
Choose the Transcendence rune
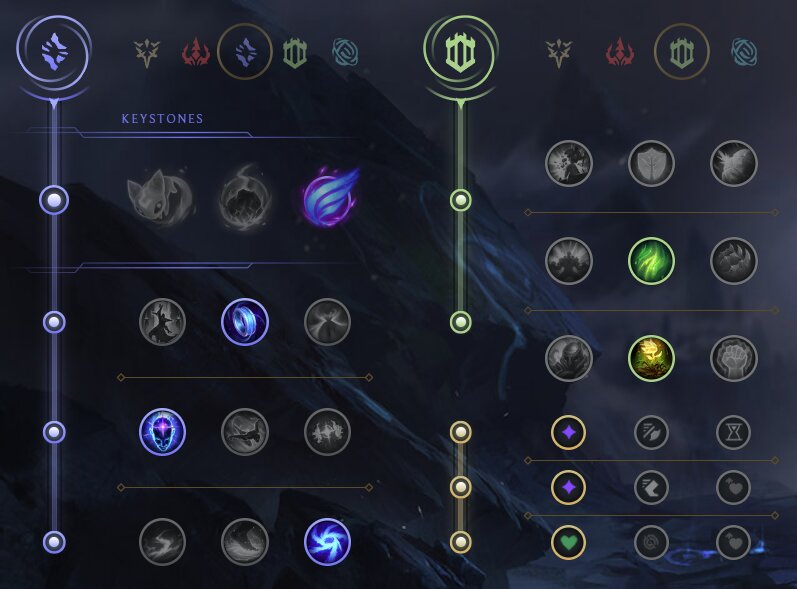pyautogui.click(x=162, y=432)
